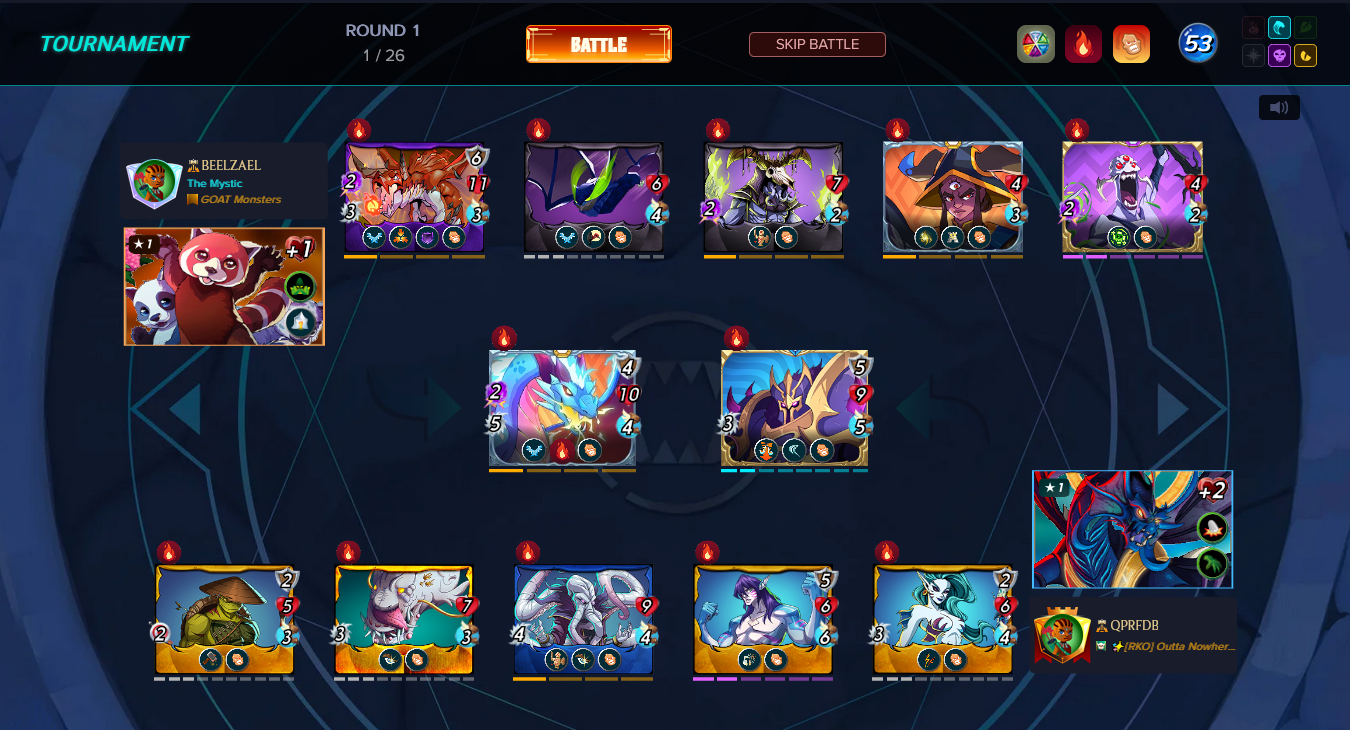Click the orange monkey face ruleset icon
Screen dimensions: 1350x730
[x=1131, y=44]
